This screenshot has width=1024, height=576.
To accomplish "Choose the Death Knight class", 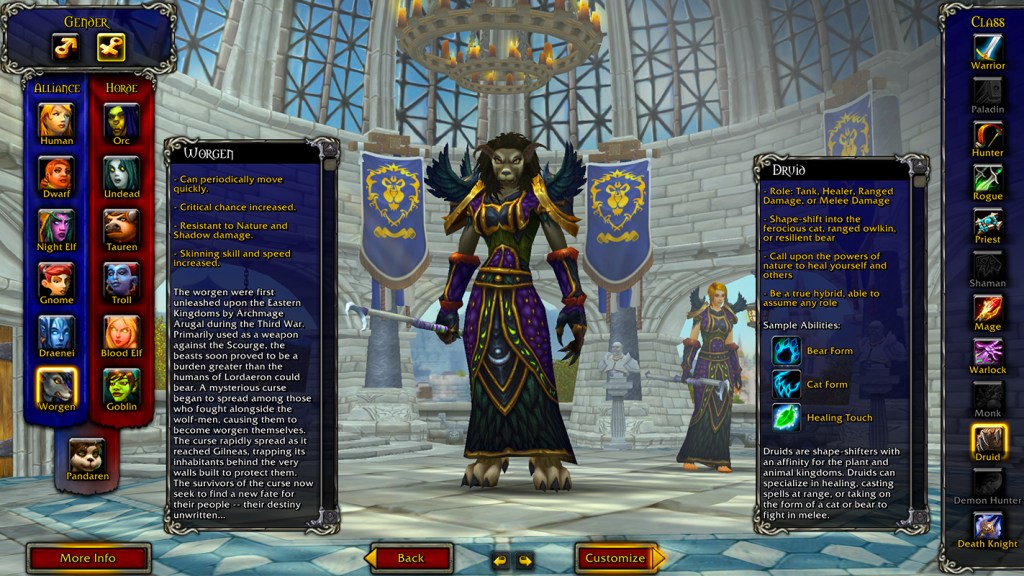I will point(988,526).
